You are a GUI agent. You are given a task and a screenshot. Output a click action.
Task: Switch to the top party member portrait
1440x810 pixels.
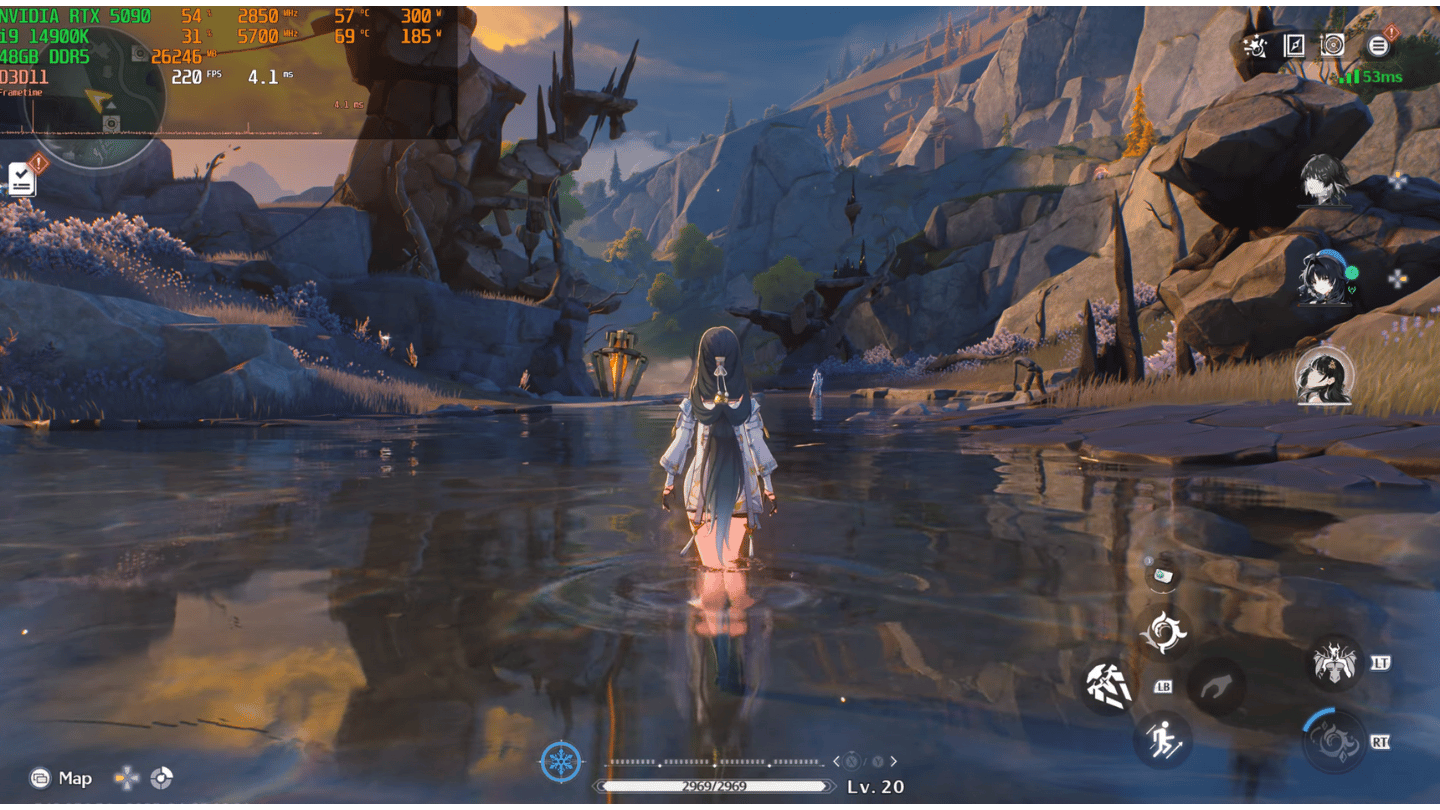(1325, 180)
